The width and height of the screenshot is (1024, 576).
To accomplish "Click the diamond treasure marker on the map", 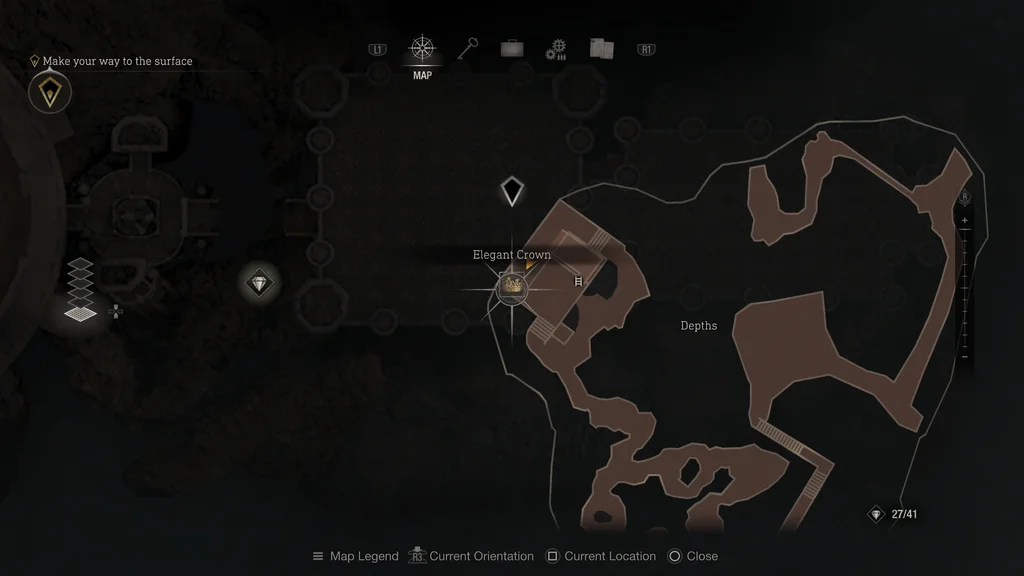I will coord(260,283).
